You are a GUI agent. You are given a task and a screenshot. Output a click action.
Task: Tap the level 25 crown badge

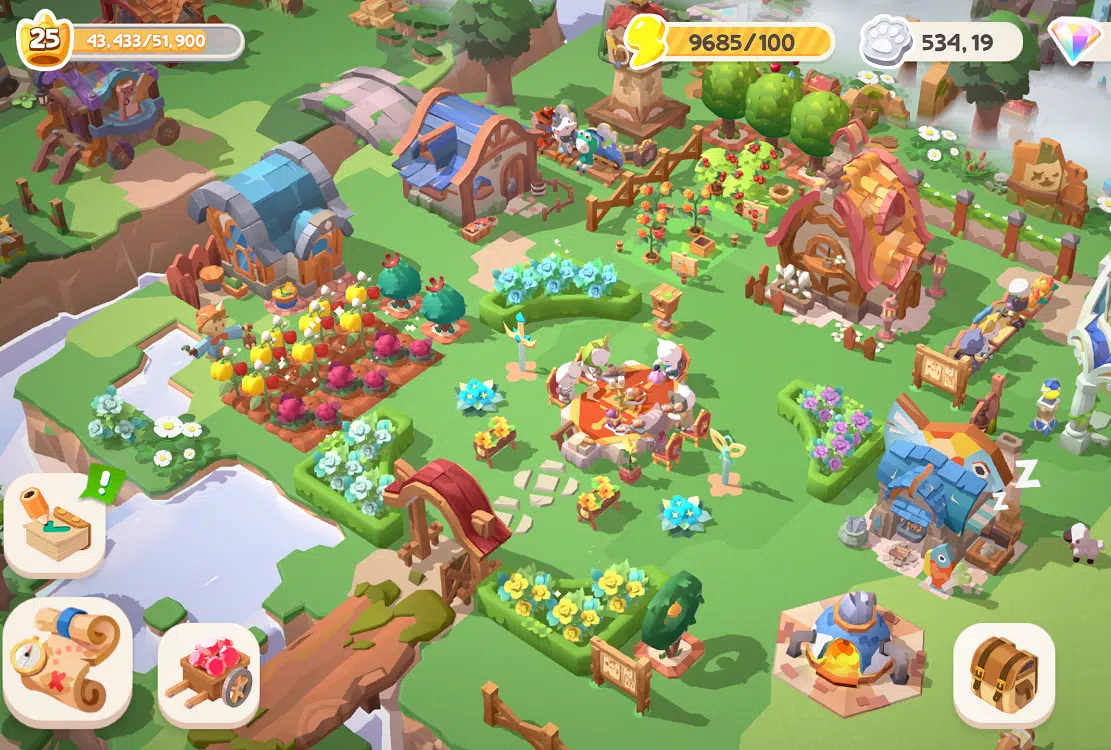pos(44,41)
